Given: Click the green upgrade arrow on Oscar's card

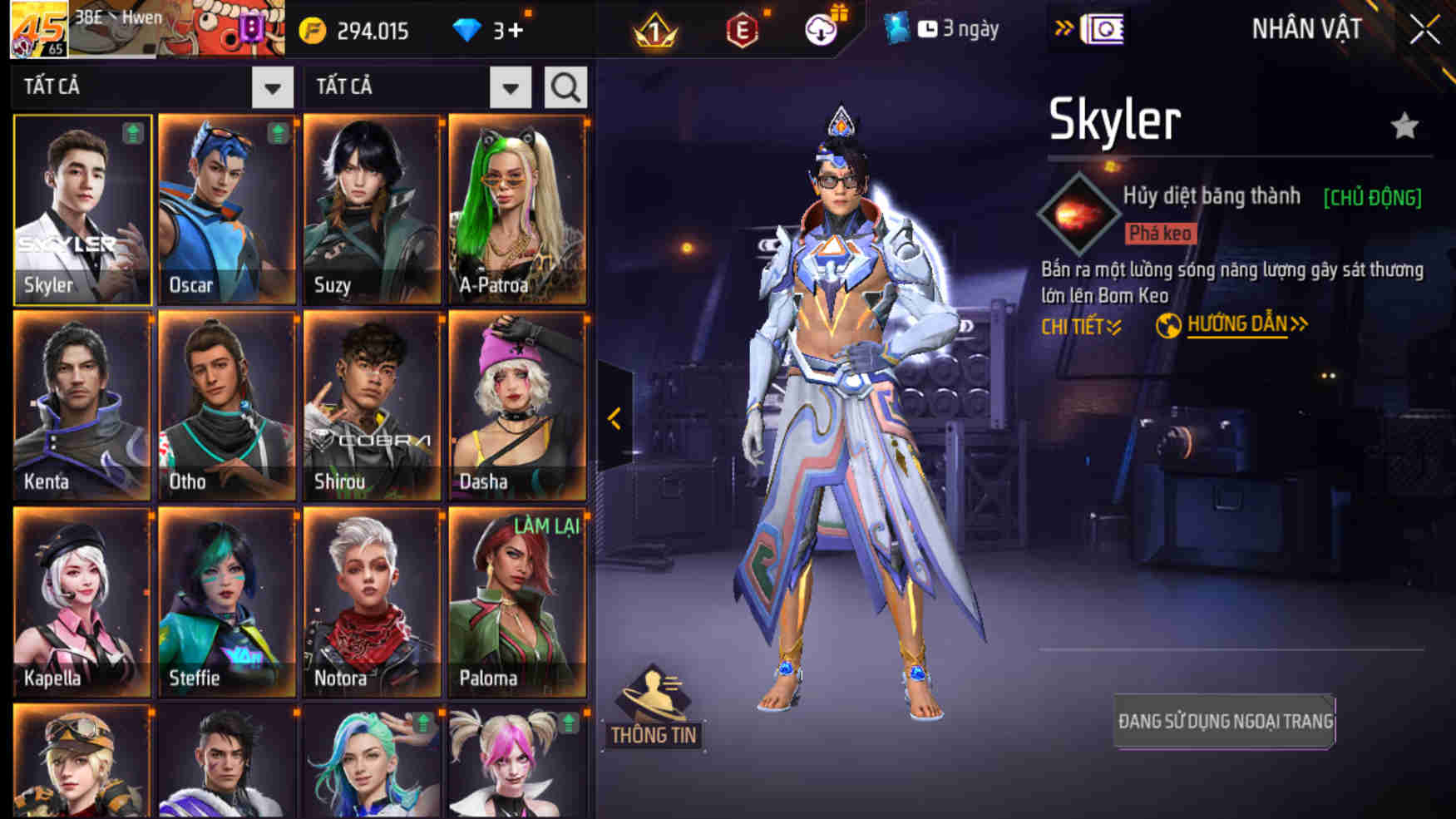Looking at the screenshot, I should [x=277, y=131].
